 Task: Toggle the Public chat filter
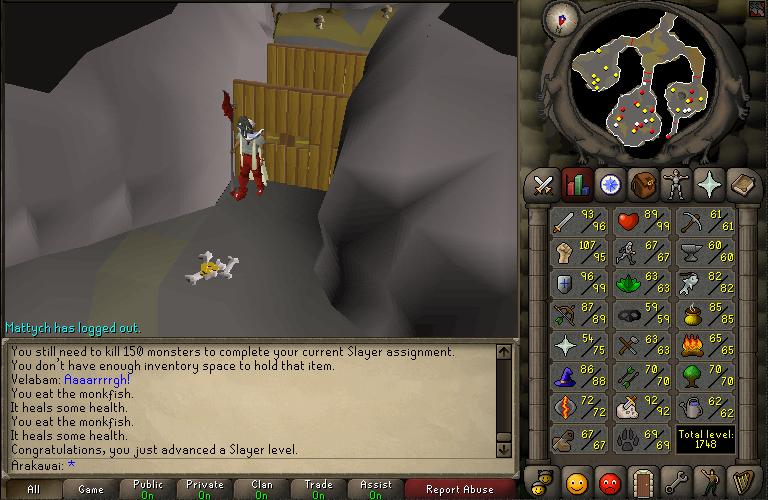(x=147, y=490)
